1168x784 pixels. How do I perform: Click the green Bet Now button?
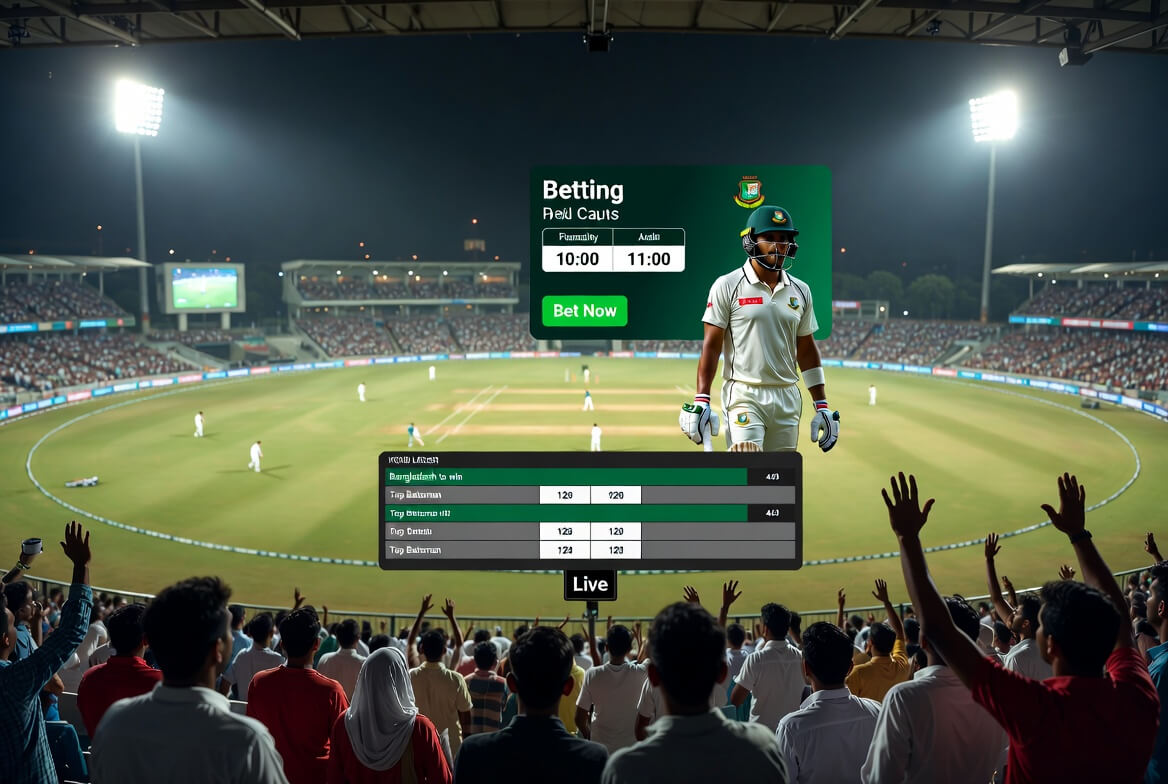(x=584, y=311)
